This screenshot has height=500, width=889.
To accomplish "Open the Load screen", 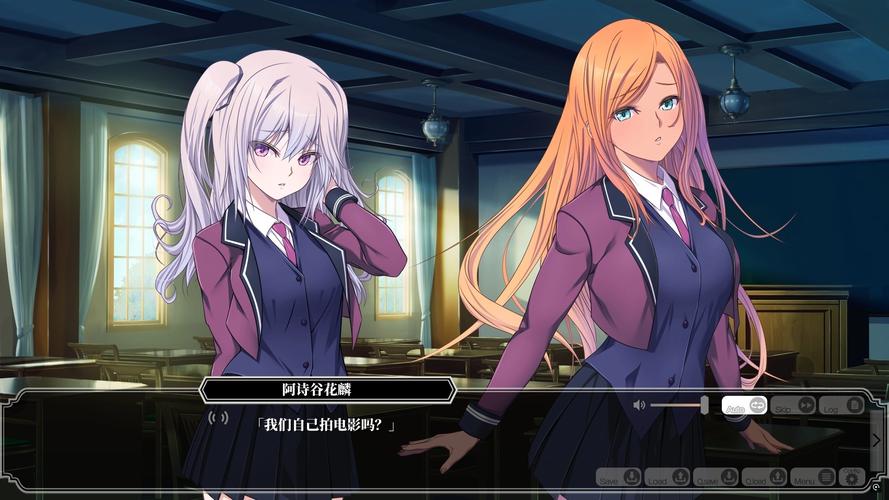I will click(668, 478).
